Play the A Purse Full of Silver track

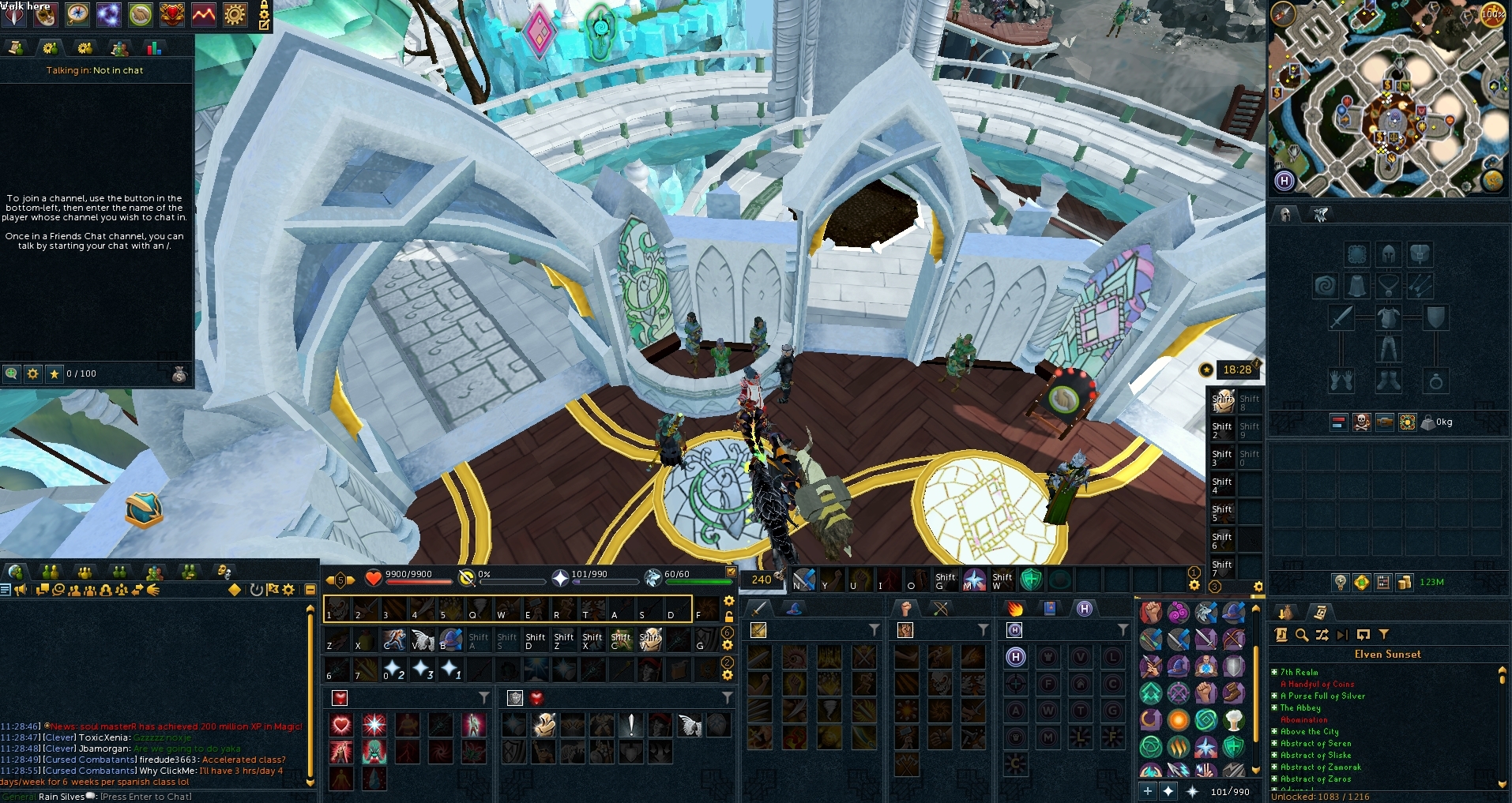(1322, 696)
